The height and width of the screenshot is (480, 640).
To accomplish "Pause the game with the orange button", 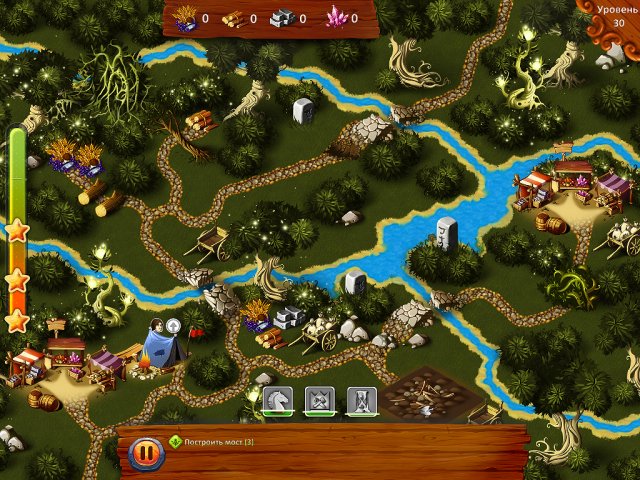I will [x=146, y=453].
